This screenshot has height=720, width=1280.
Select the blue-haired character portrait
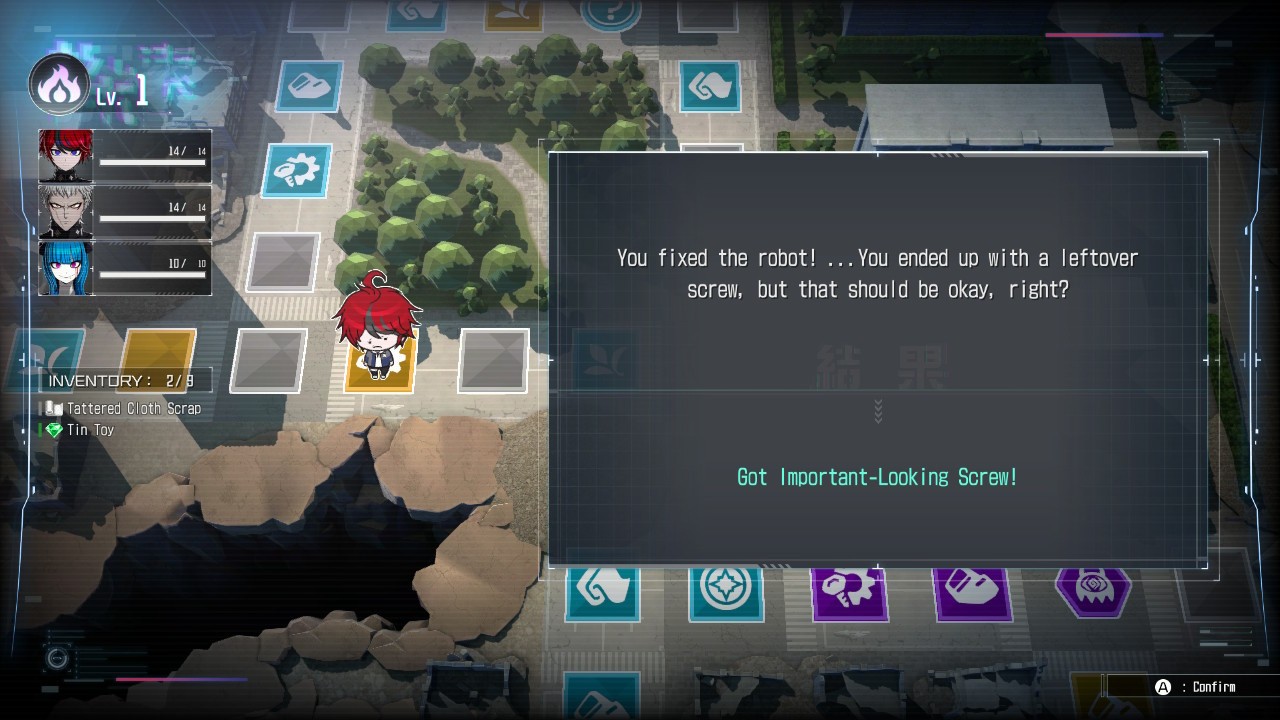click(x=66, y=268)
